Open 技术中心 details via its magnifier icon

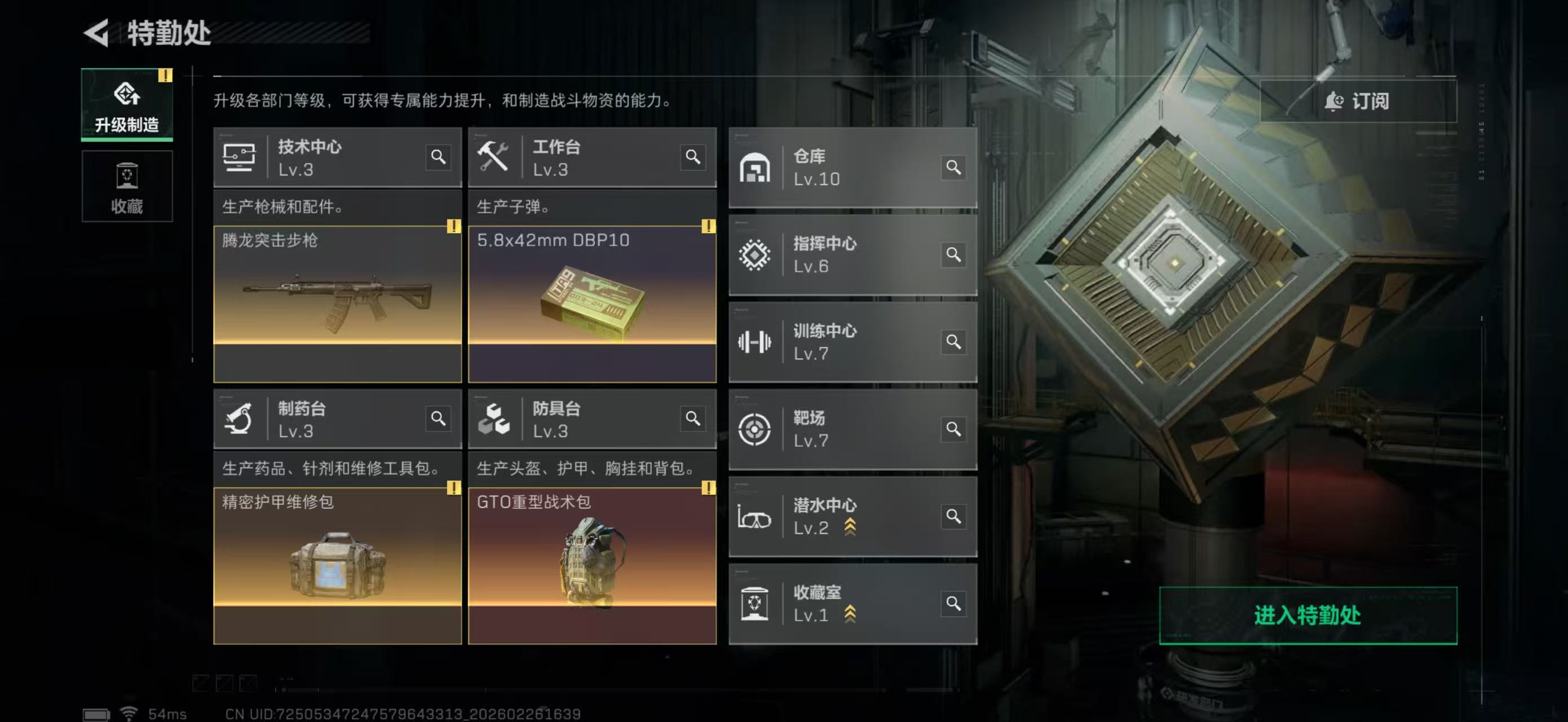click(438, 159)
